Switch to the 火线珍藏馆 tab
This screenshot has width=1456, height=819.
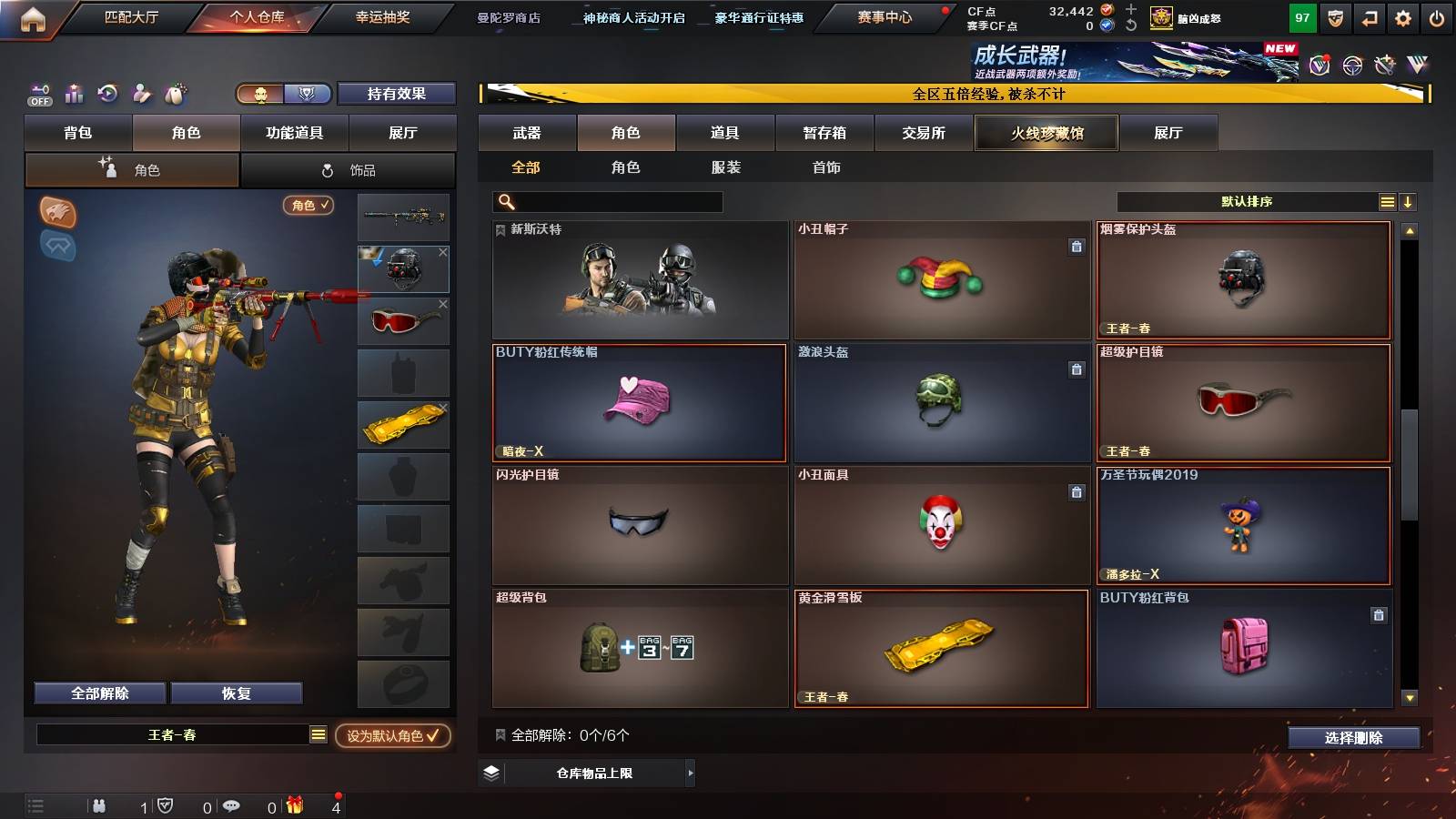1046,133
